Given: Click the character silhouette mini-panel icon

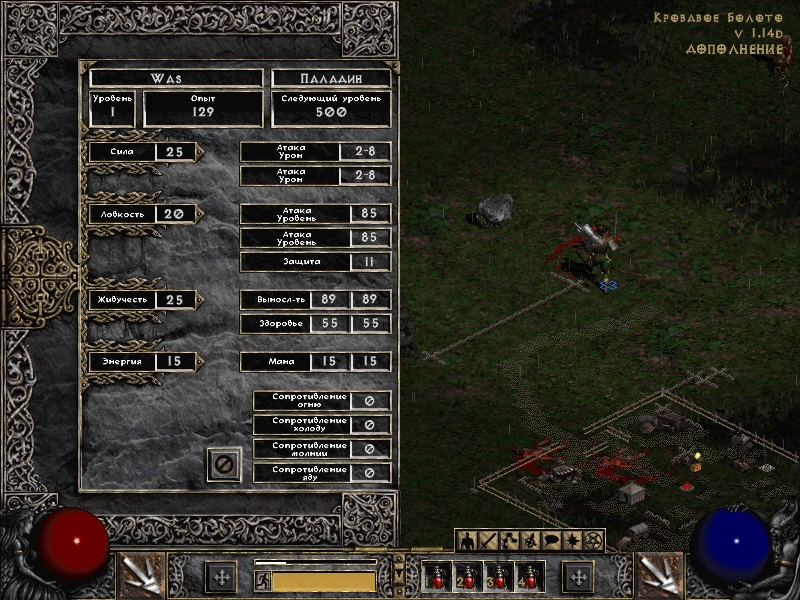Looking at the screenshot, I should [x=467, y=541].
